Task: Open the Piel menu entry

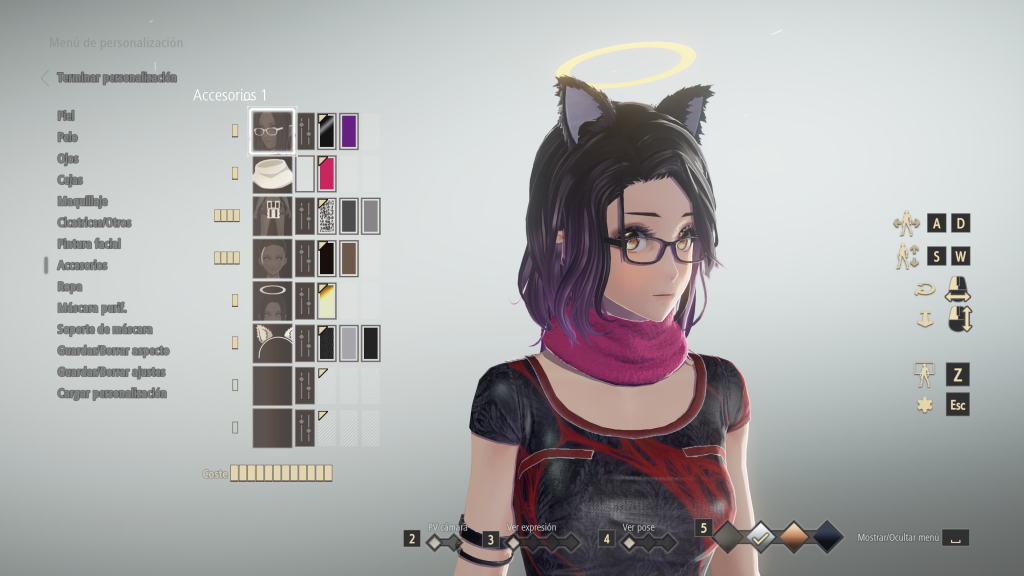Action: coord(66,116)
